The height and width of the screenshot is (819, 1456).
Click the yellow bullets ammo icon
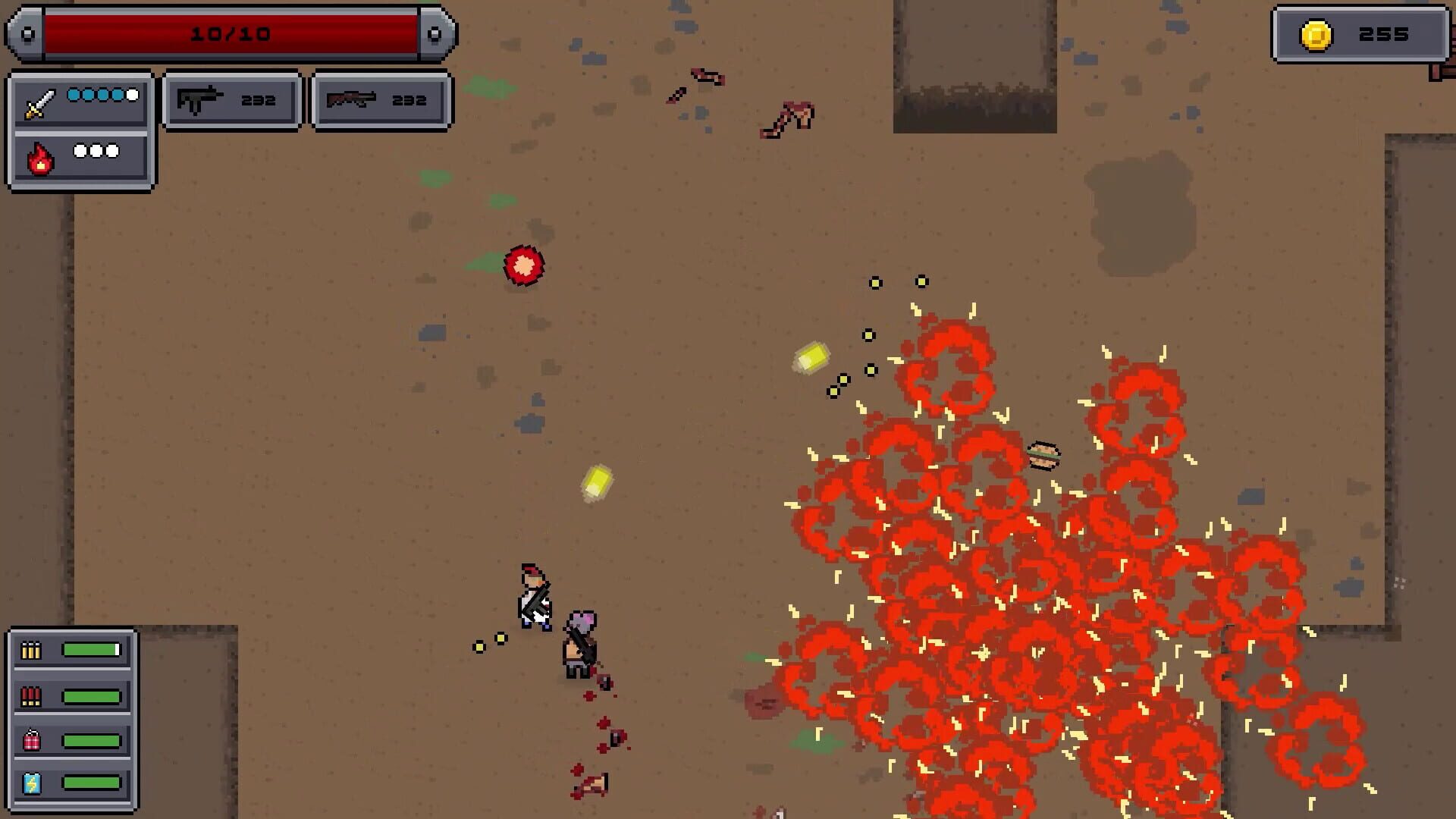pos(31,648)
